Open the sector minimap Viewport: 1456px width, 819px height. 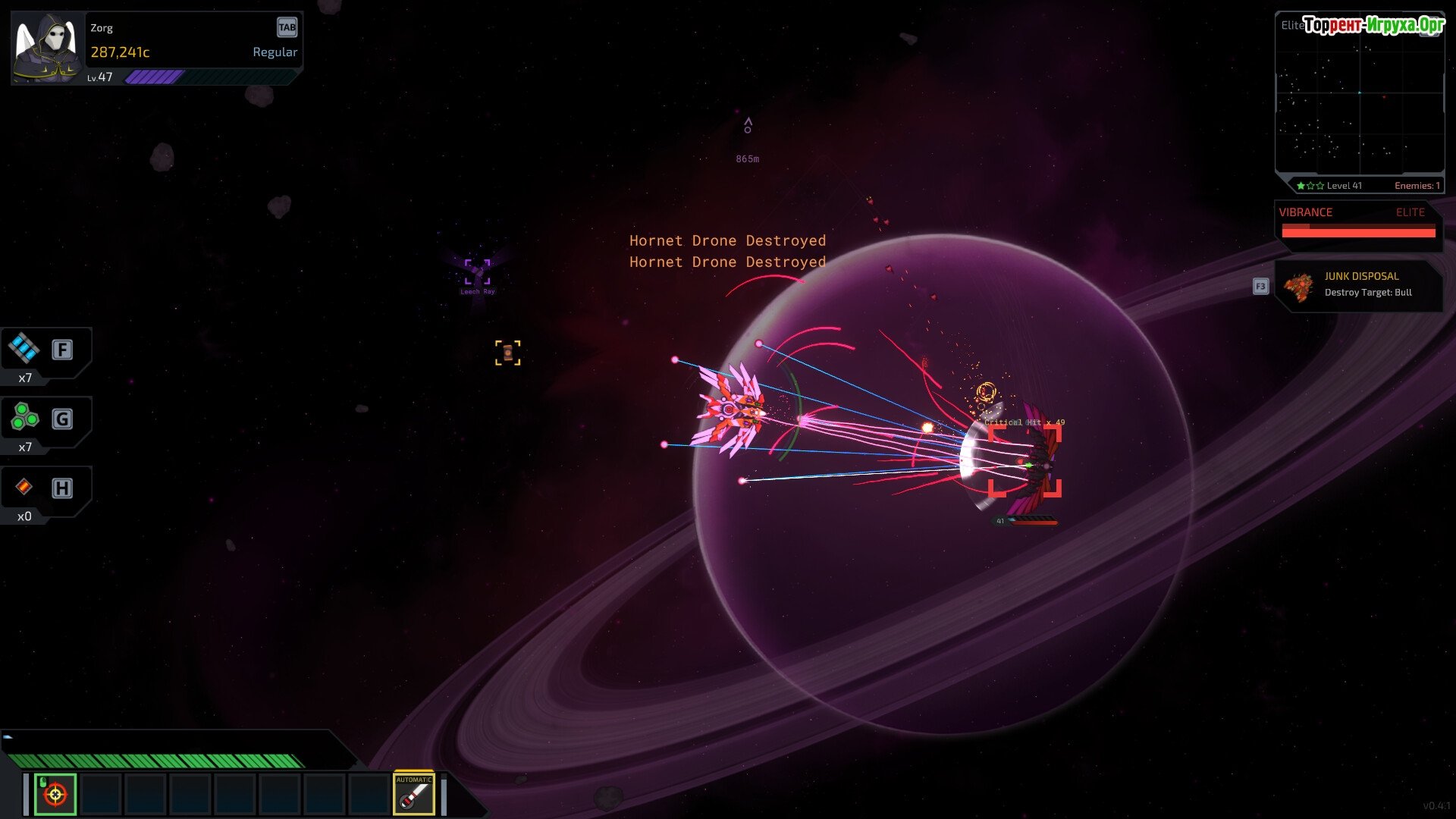pyautogui.click(x=1359, y=95)
